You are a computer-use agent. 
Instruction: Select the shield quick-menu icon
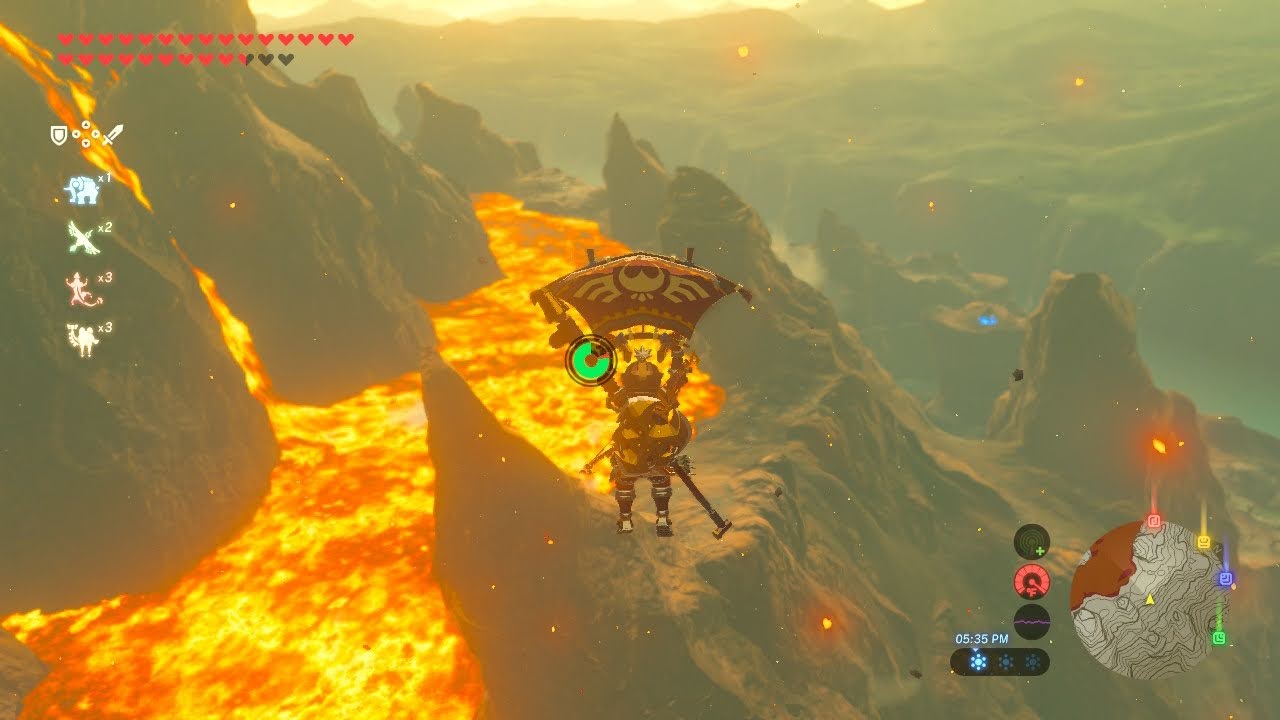pos(59,134)
